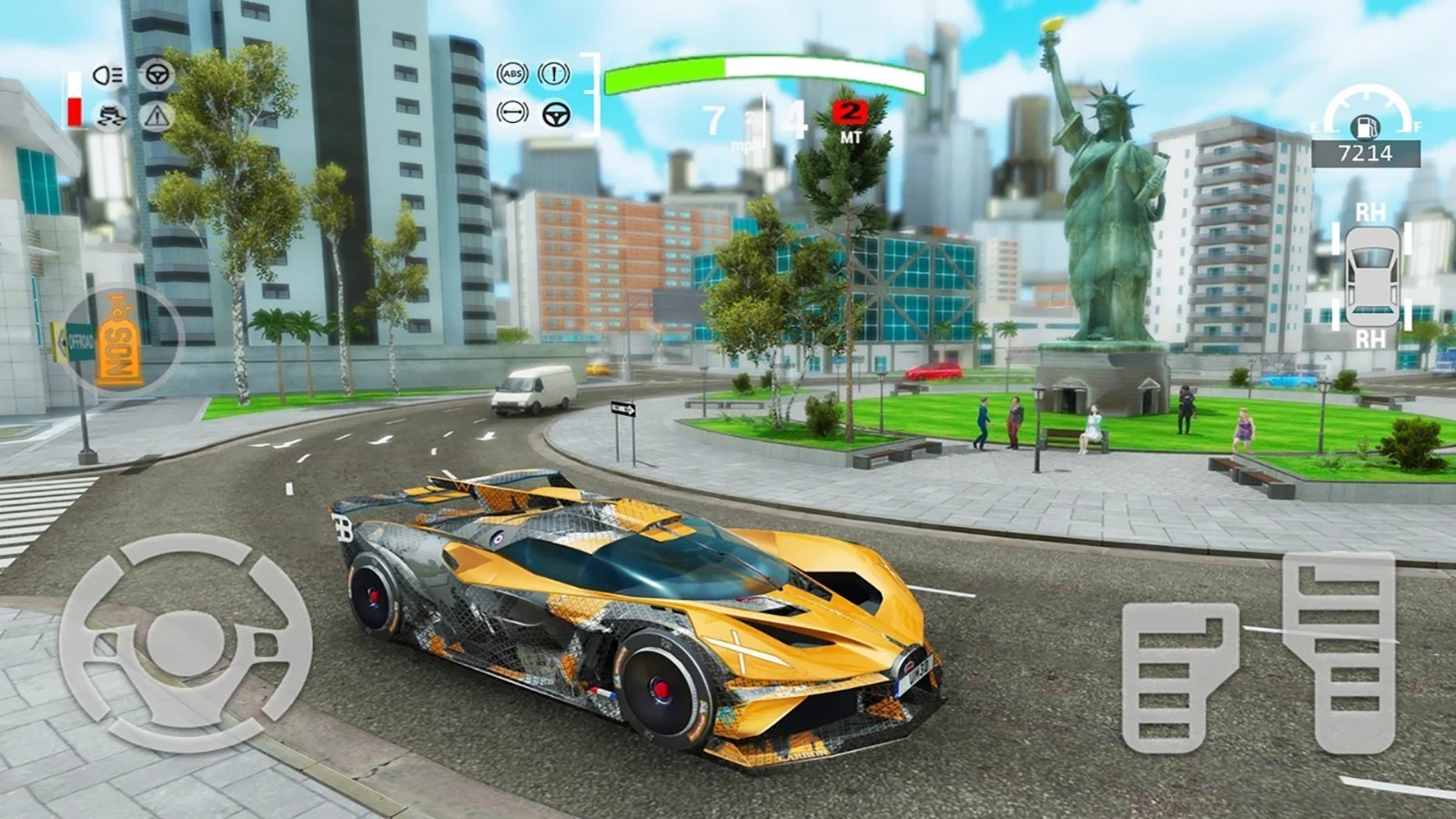Screen dimensions: 1456x819
Task: Tap the fuel pump gauge icon
Action: [x=1365, y=127]
